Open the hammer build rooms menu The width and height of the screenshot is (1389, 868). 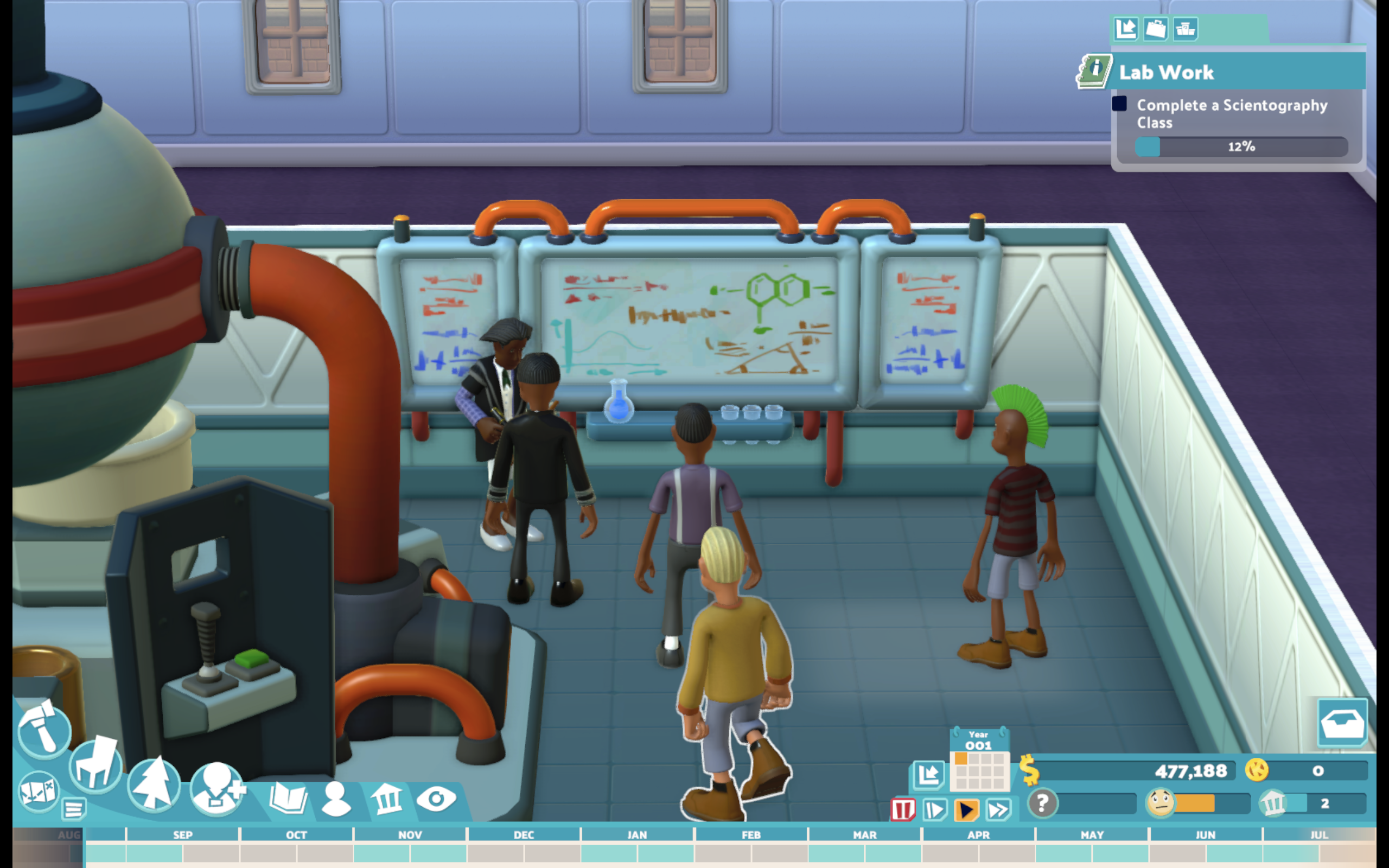click(43, 729)
